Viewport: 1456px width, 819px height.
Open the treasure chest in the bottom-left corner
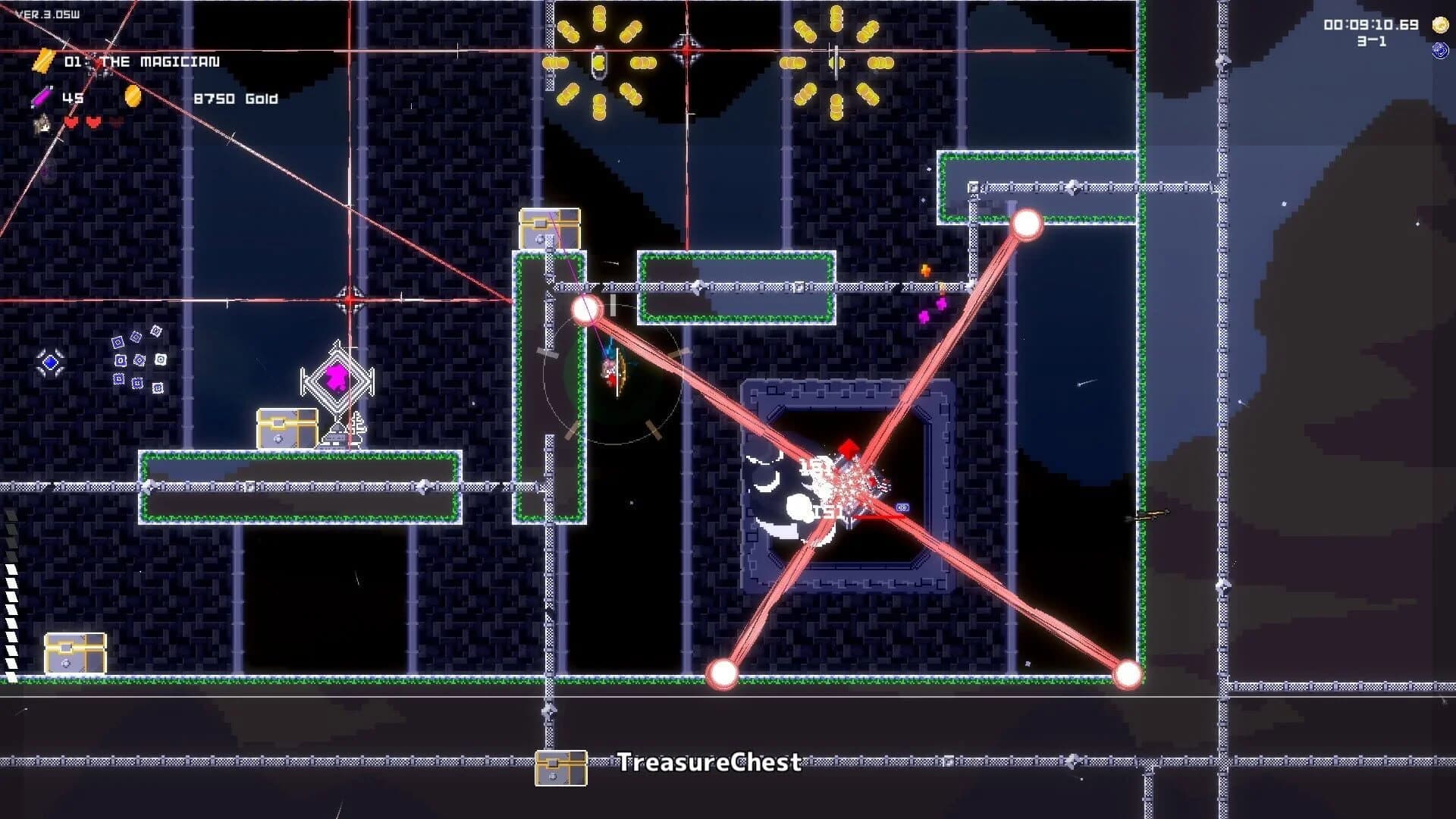point(74,653)
